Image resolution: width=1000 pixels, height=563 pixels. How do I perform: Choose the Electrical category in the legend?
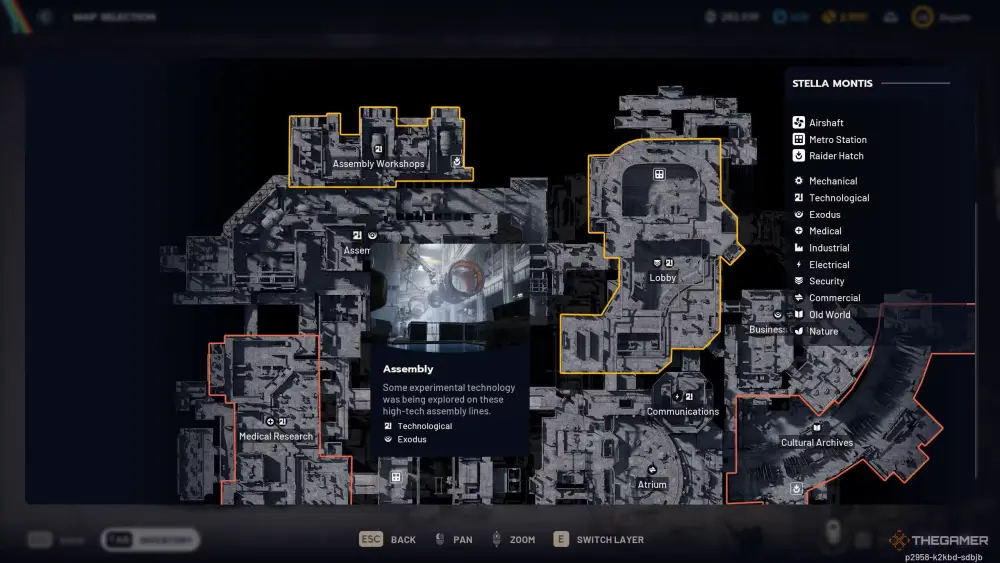click(829, 265)
